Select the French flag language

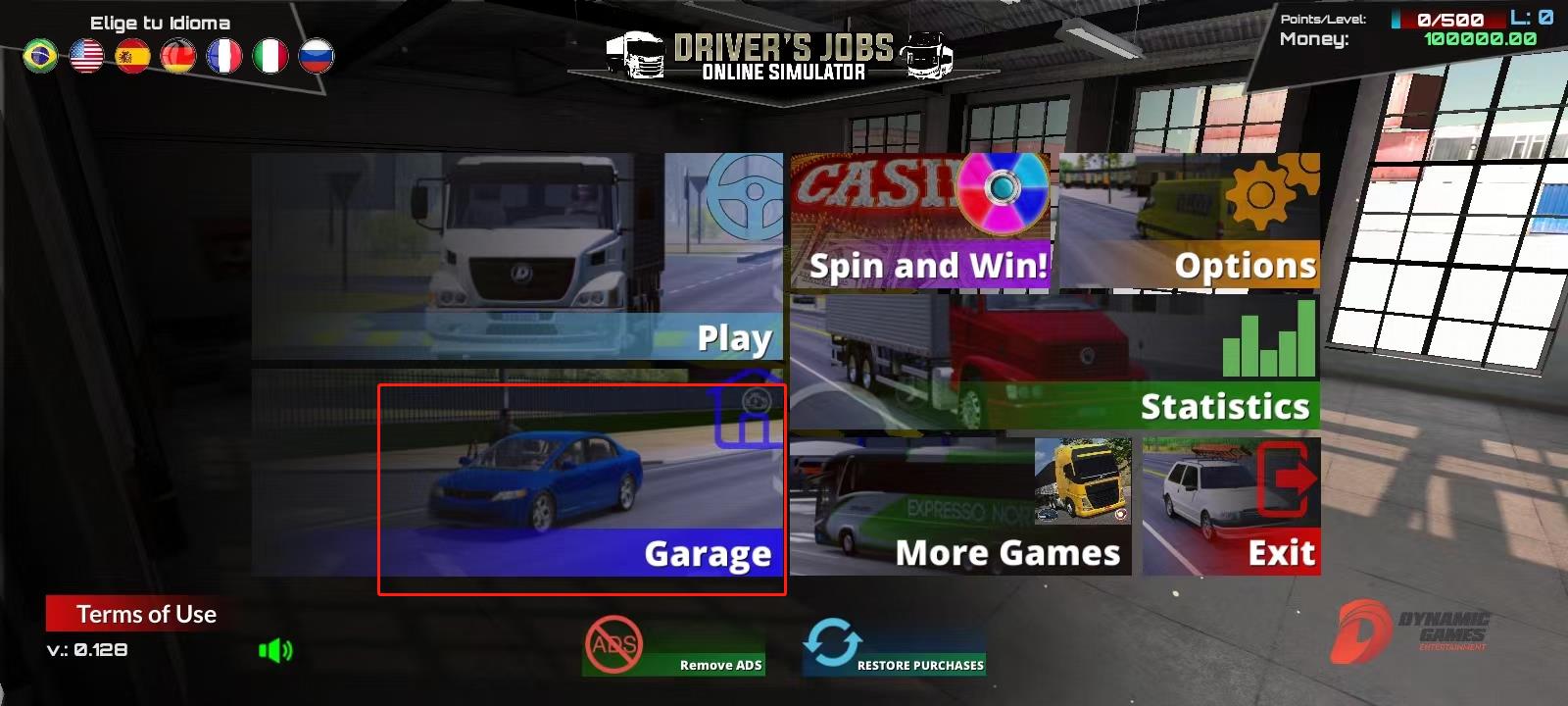pos(225,56)
